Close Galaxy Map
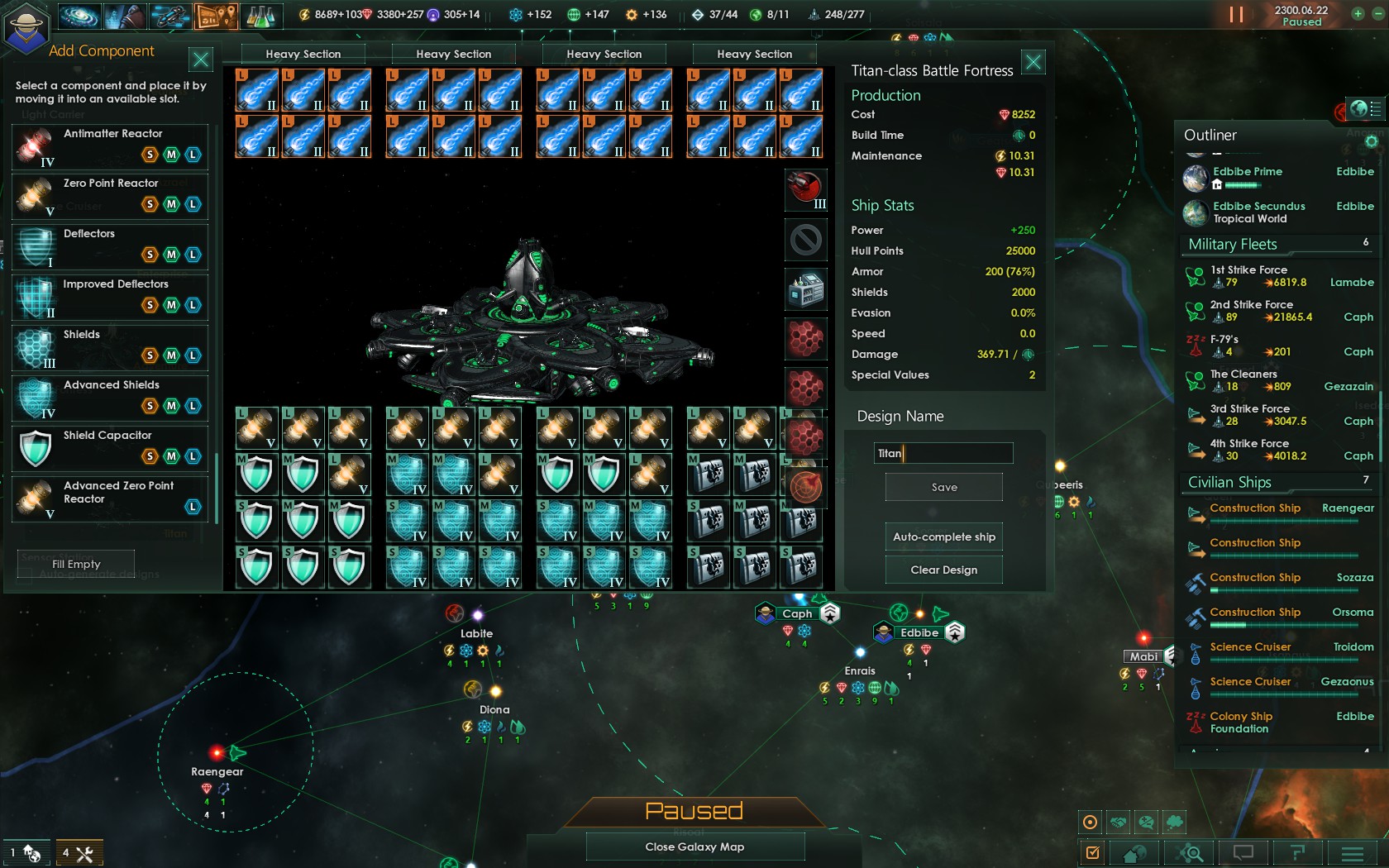 (694, 847)
